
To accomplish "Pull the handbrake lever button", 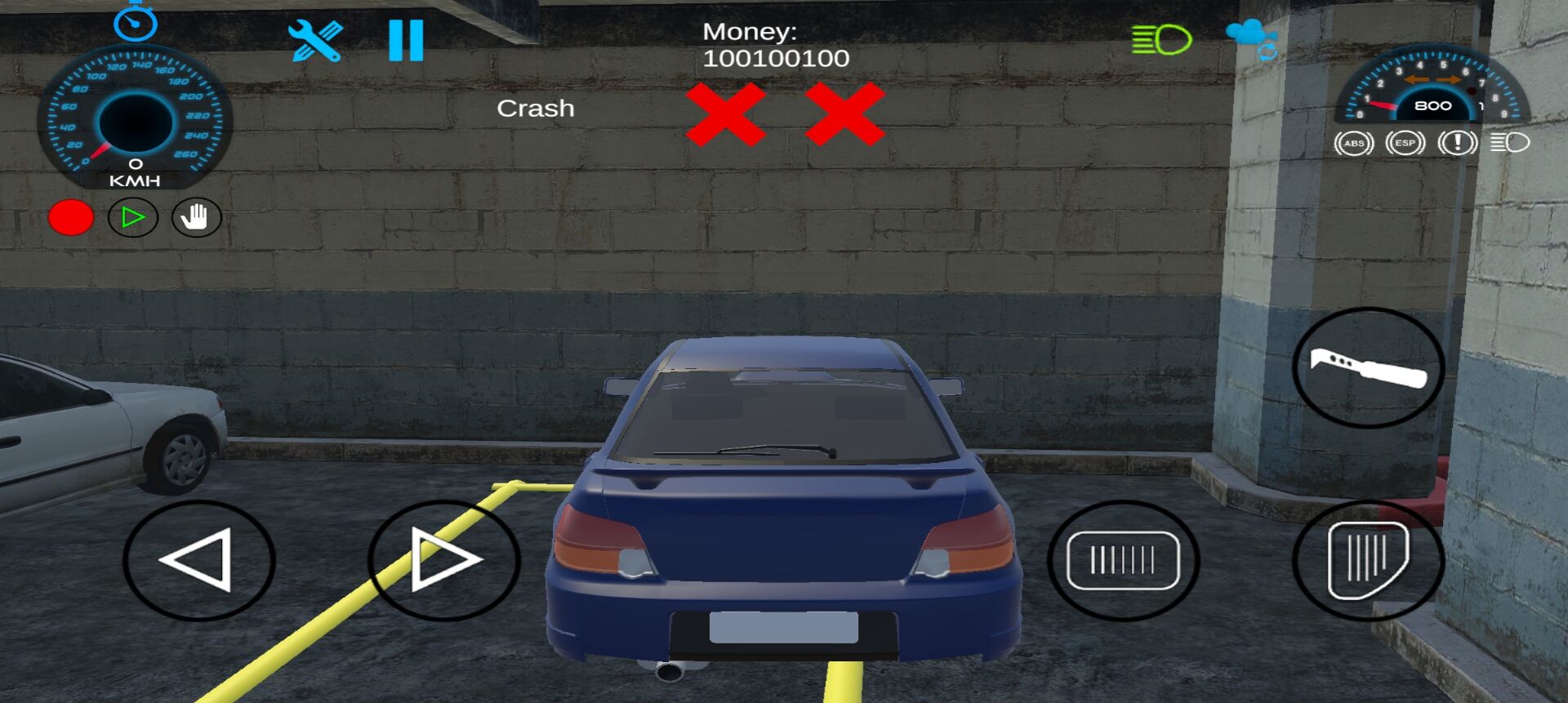I will click(x=1368, y=367).
